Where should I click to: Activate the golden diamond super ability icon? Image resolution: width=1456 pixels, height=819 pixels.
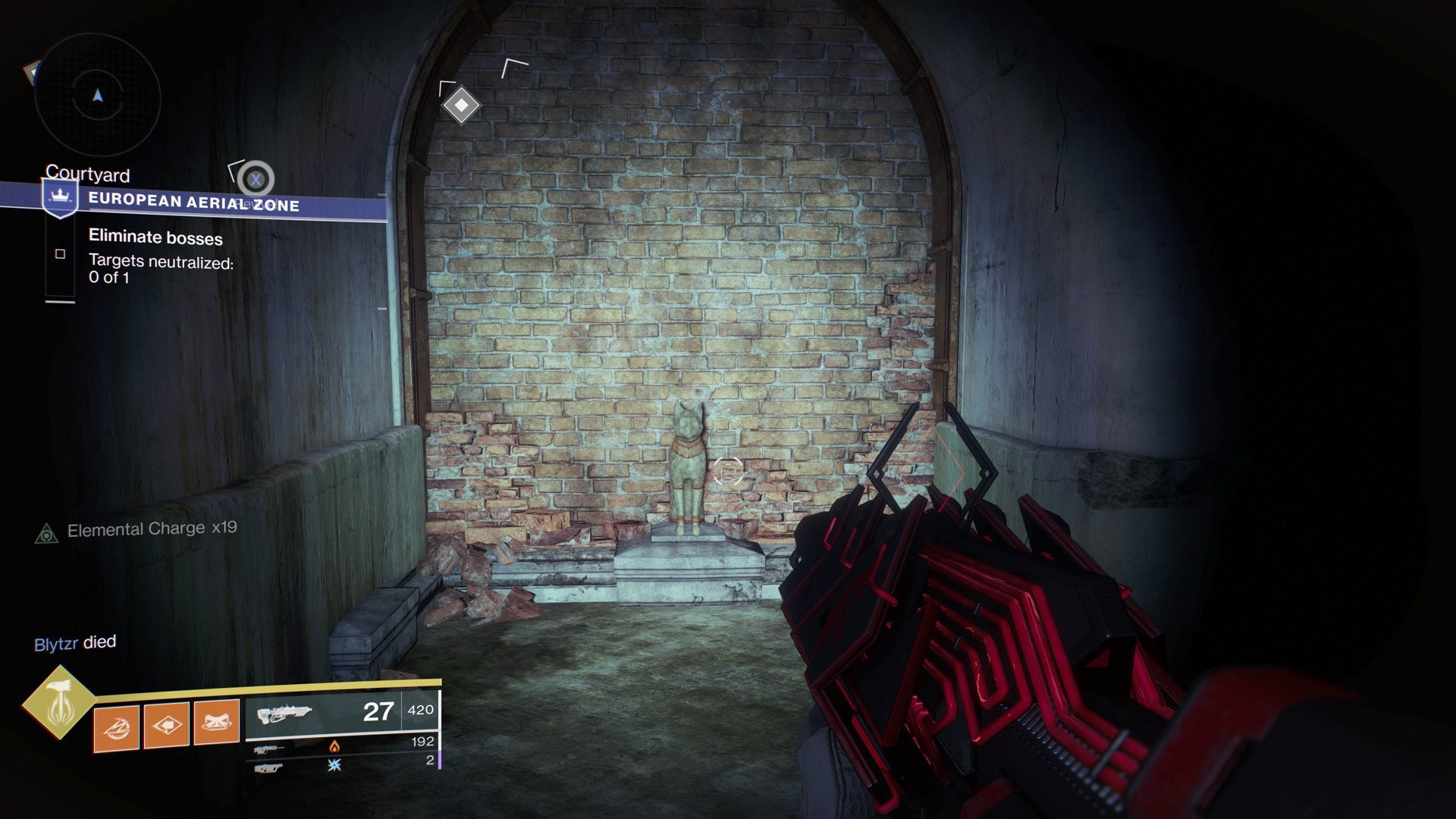(x=58, y=703)
